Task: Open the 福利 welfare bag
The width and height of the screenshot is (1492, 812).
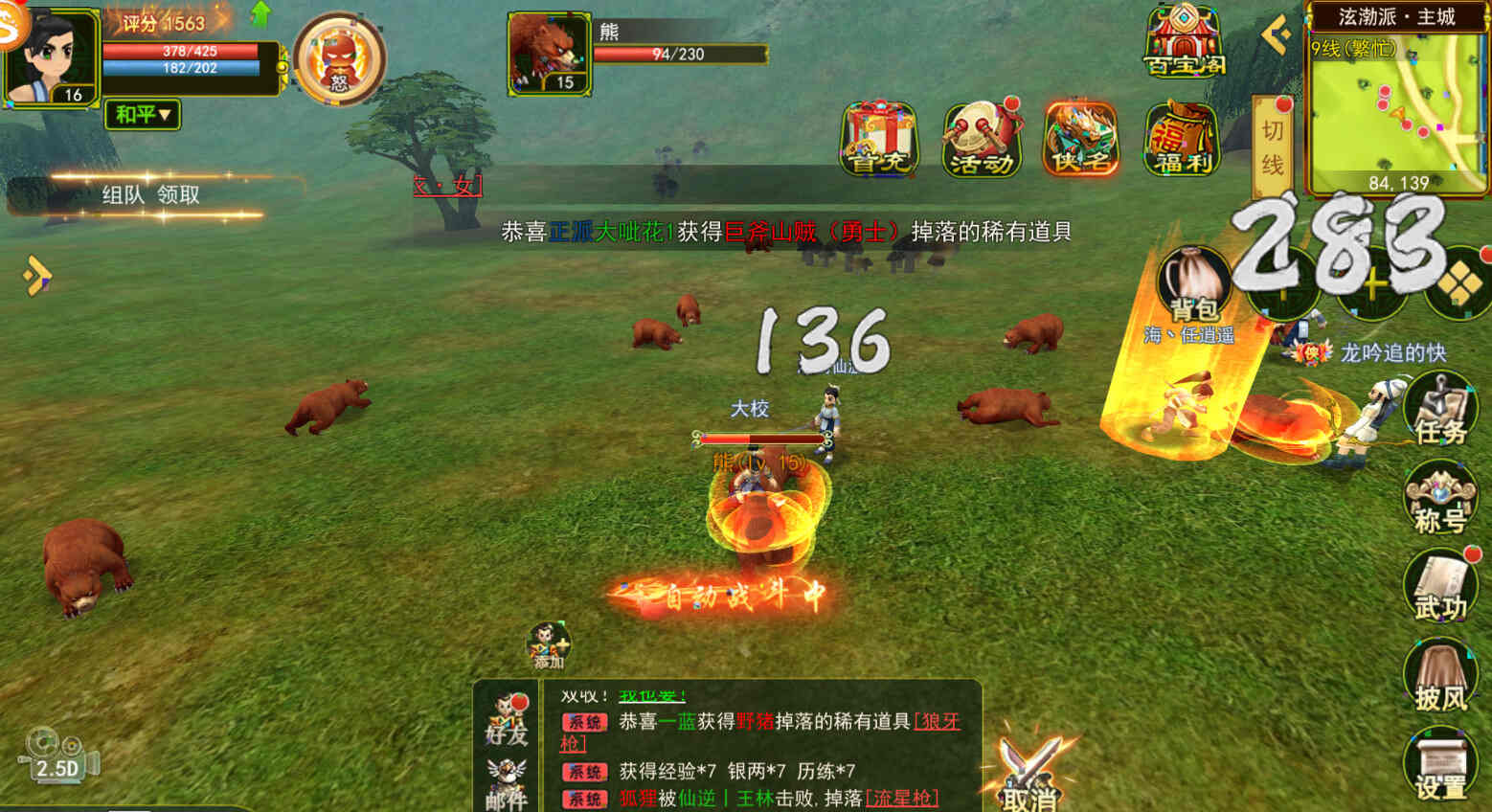Action: 1182,140
